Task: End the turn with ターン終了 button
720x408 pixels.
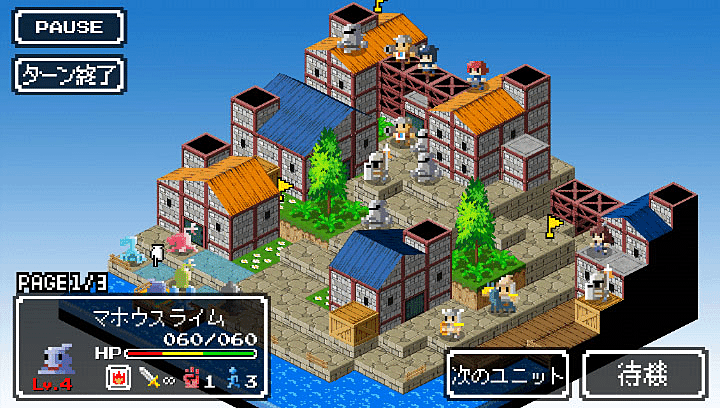Action: pyautogui.click(x=68, y=74)
